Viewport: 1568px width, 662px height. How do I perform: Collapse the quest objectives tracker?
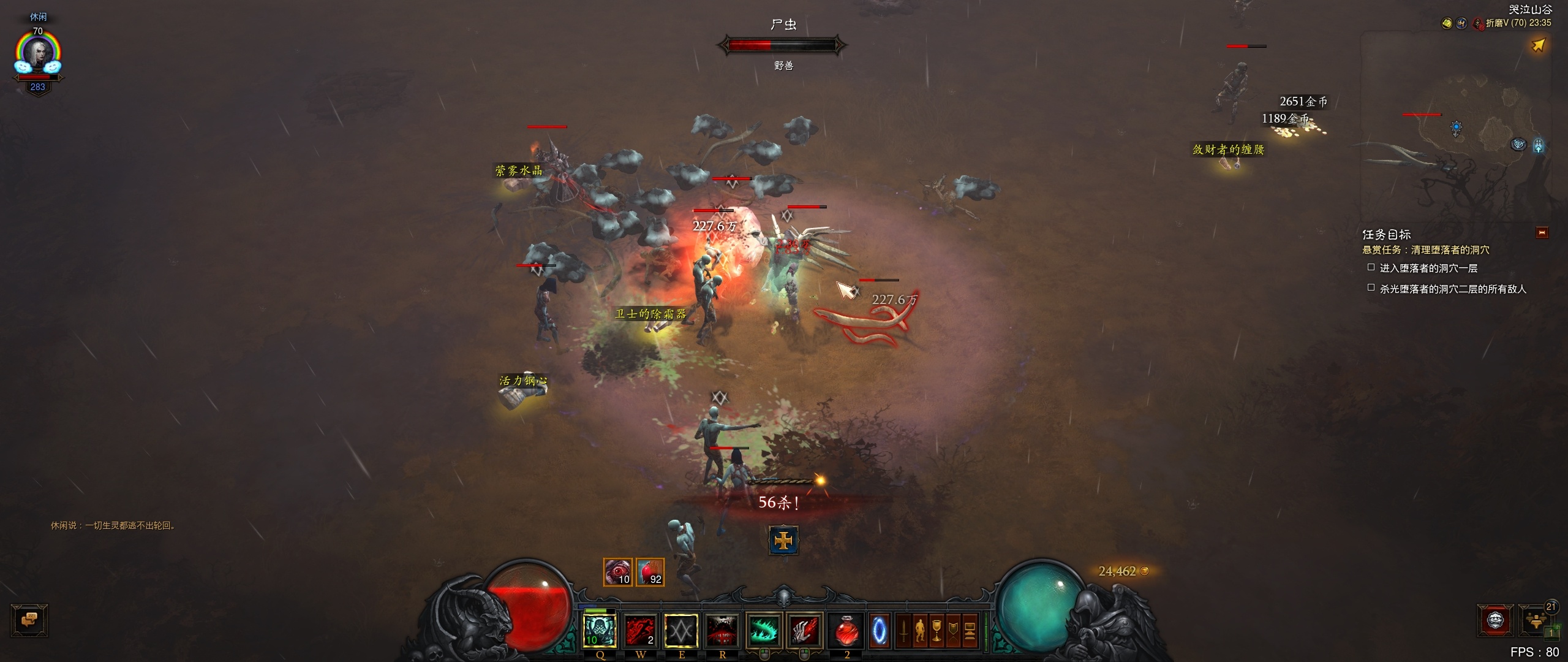[x=1542, y=233]
